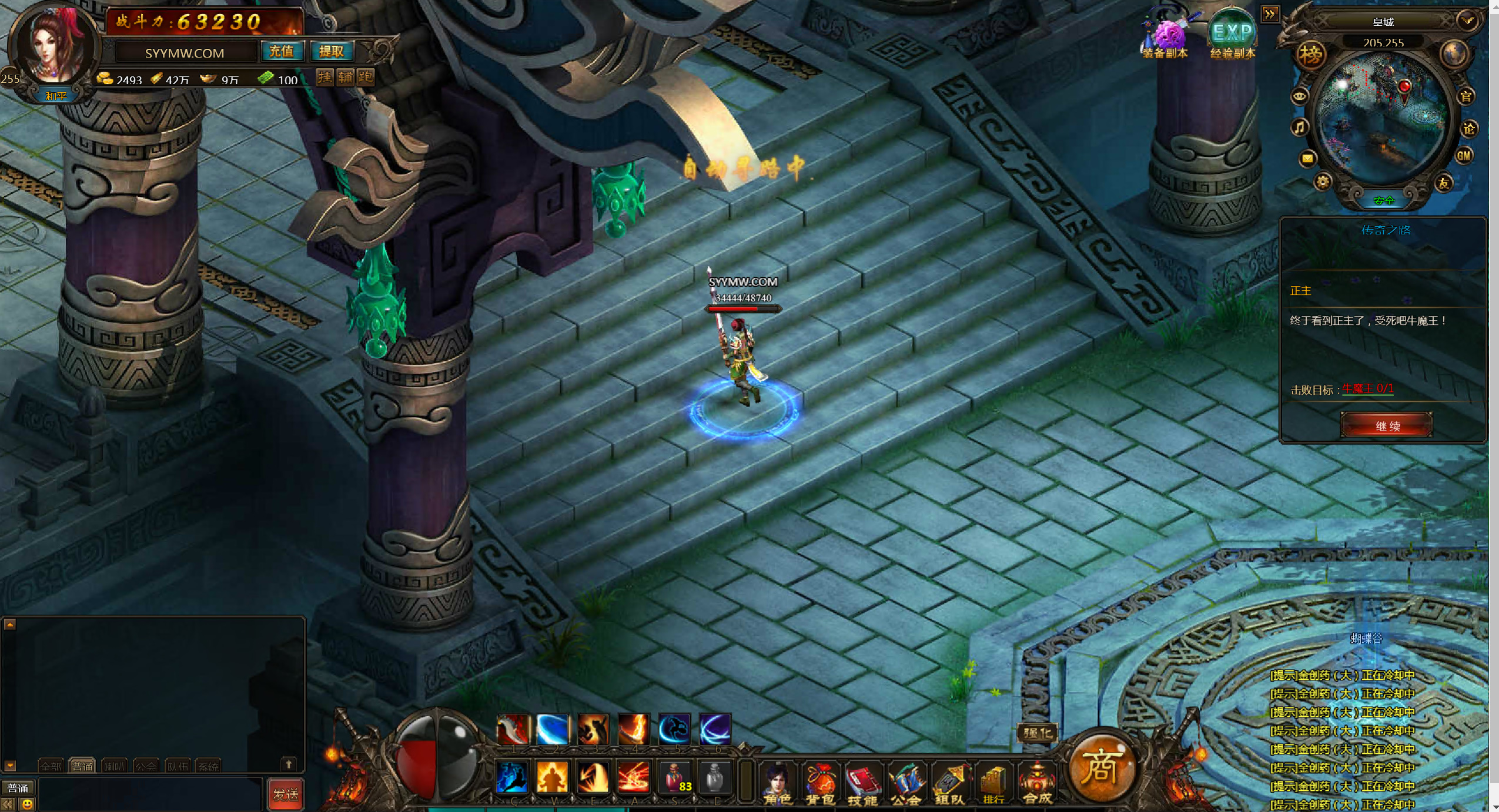Open the 合成 crafting furnace
Viewport: 1499px width, 812px height.
[1037, 783]
